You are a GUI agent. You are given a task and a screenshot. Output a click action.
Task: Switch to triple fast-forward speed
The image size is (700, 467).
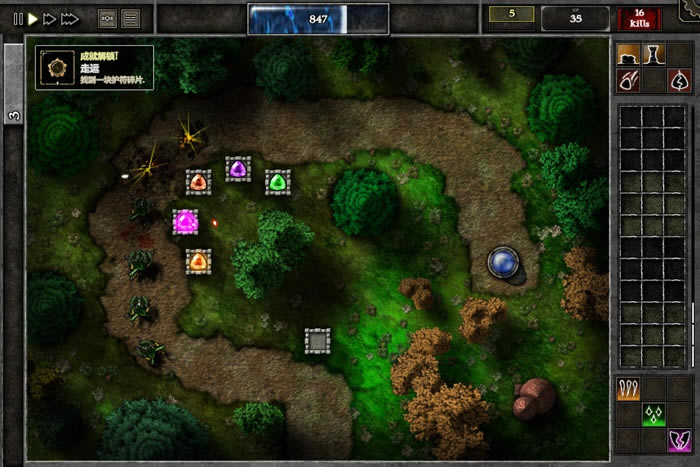pos(70,18)
